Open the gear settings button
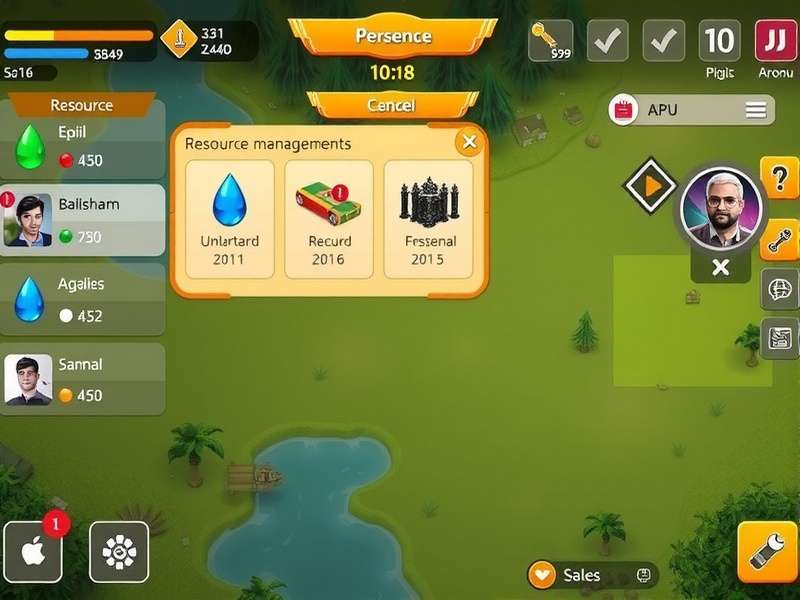Viewport: 800px width, 600px height. click(119, 551)
